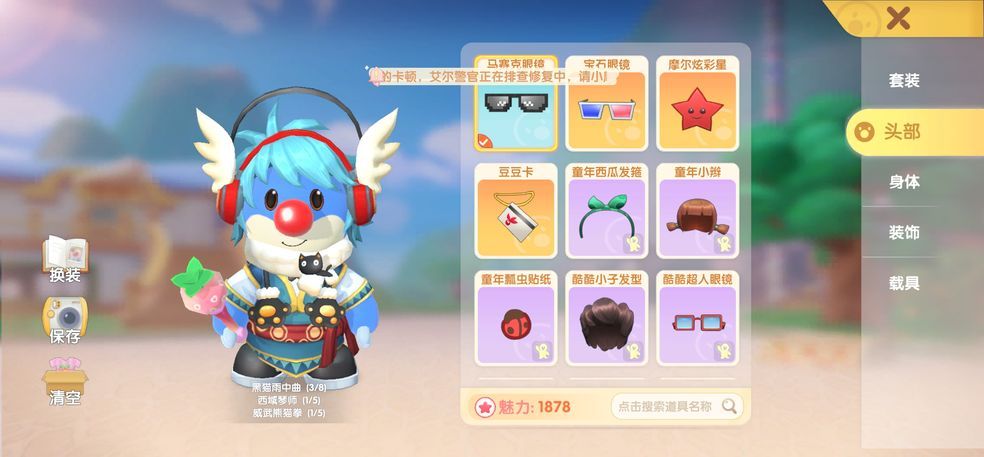Open the 载具 vehicle tab
The image size is (984, 457).
point(904,284)
